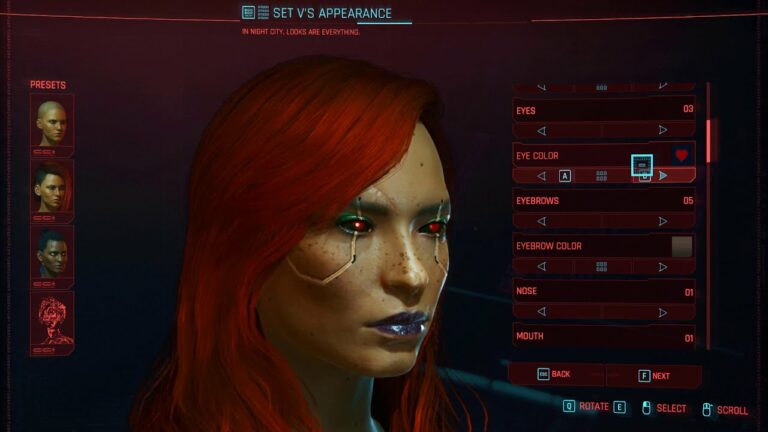
Task: Click the Eyebrow Color swatch
Action: (x=682, y=246)
